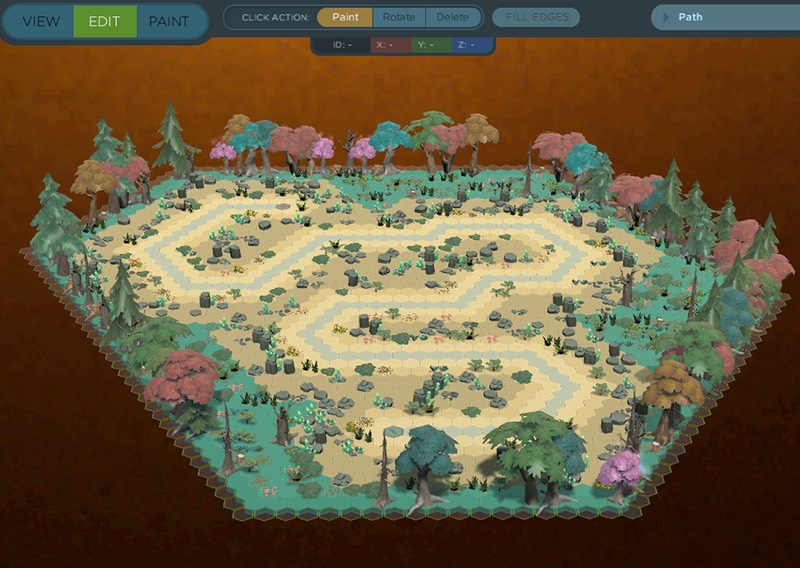Switch to the VIEW mode tab

pyautogui.click(x=40, y=21)
